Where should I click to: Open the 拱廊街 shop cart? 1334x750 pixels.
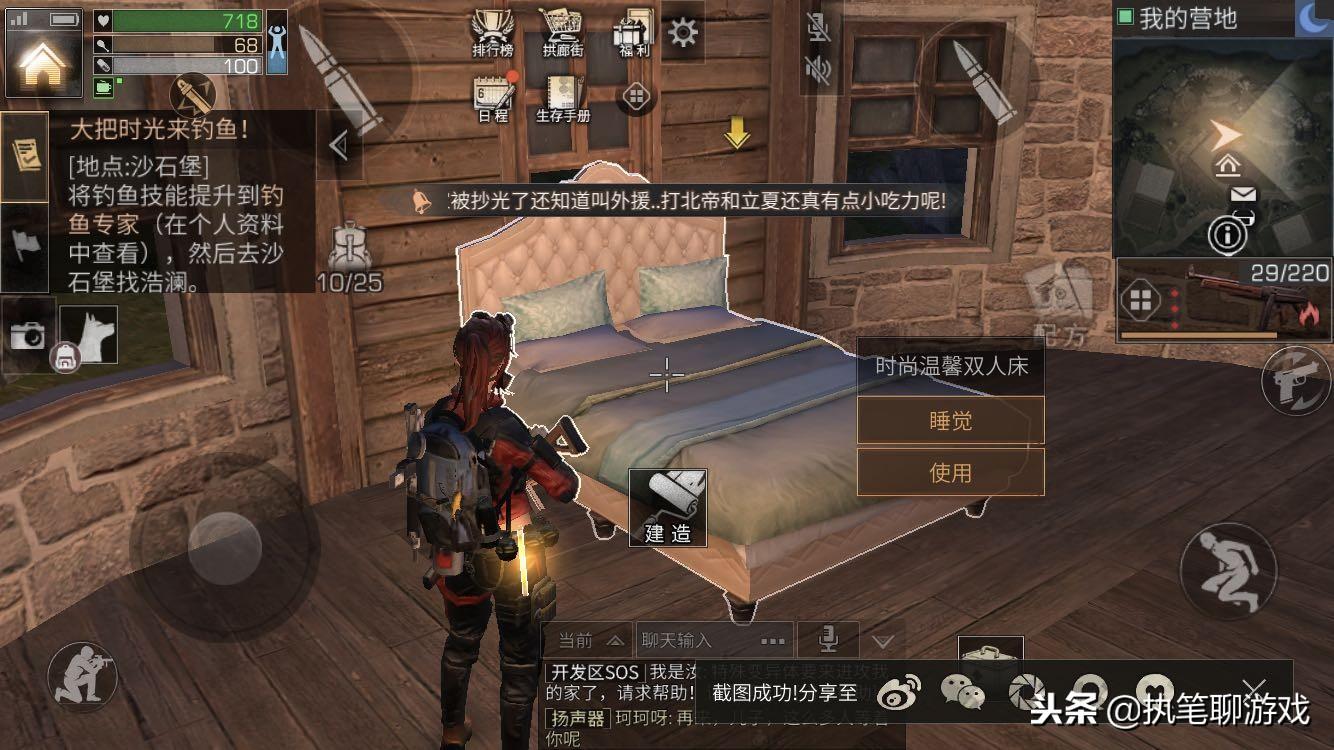click(563, 33)
